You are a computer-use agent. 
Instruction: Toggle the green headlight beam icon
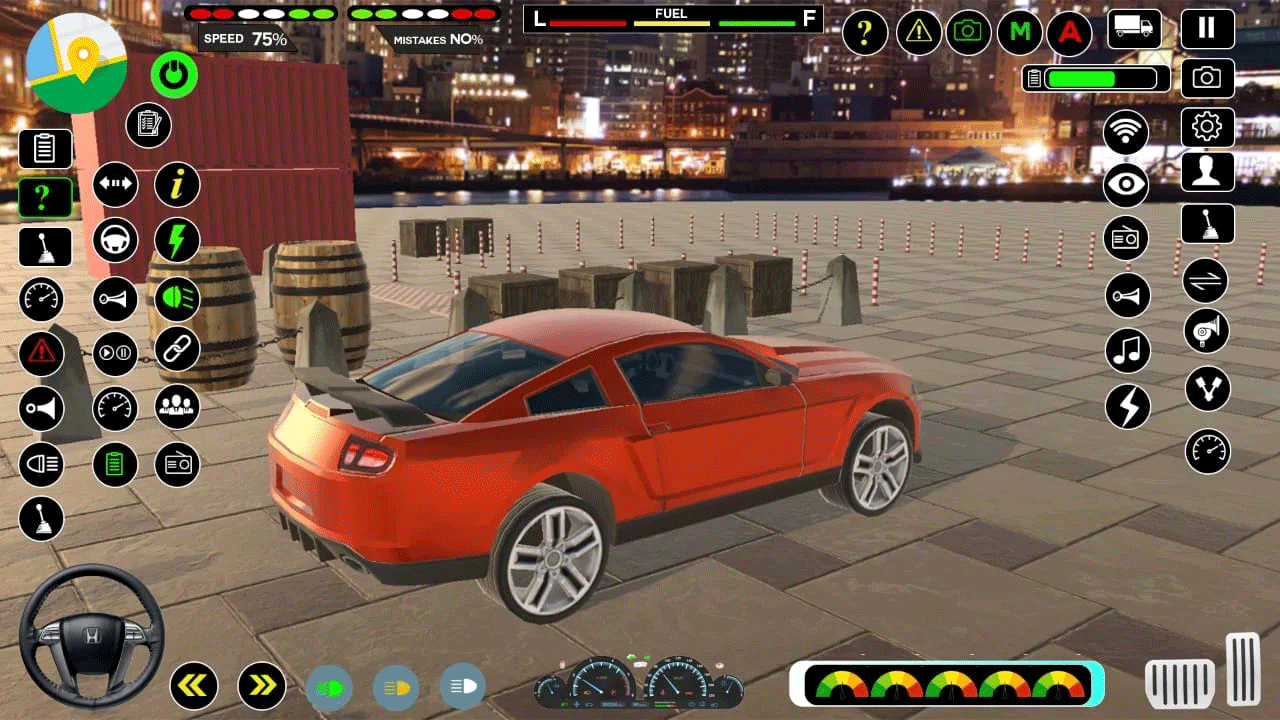coord(175,299)
